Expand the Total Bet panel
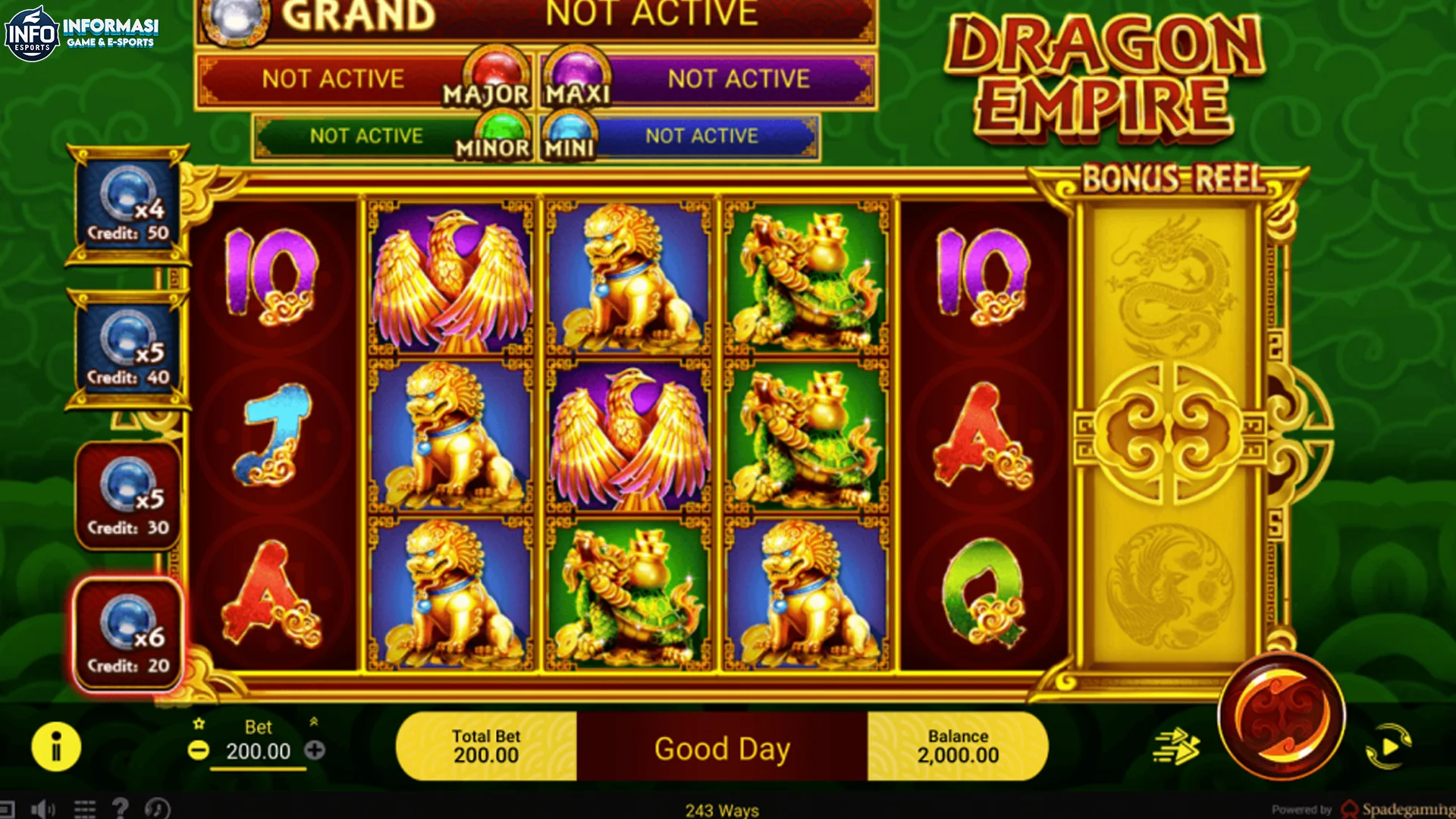Screen dimensions: 1456x819 click(x=486, y=745)
